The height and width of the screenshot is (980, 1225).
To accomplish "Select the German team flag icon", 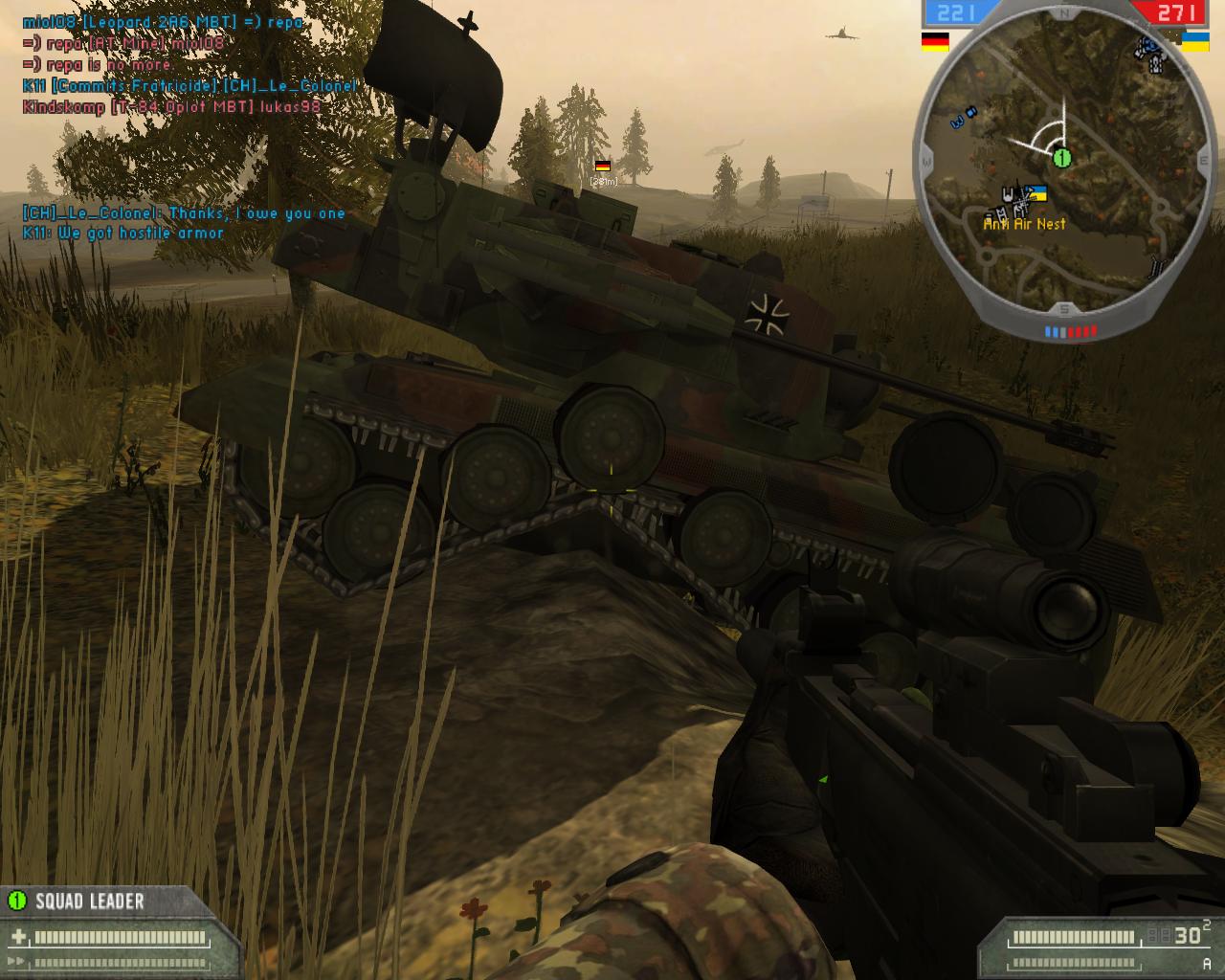I will 935,41.
